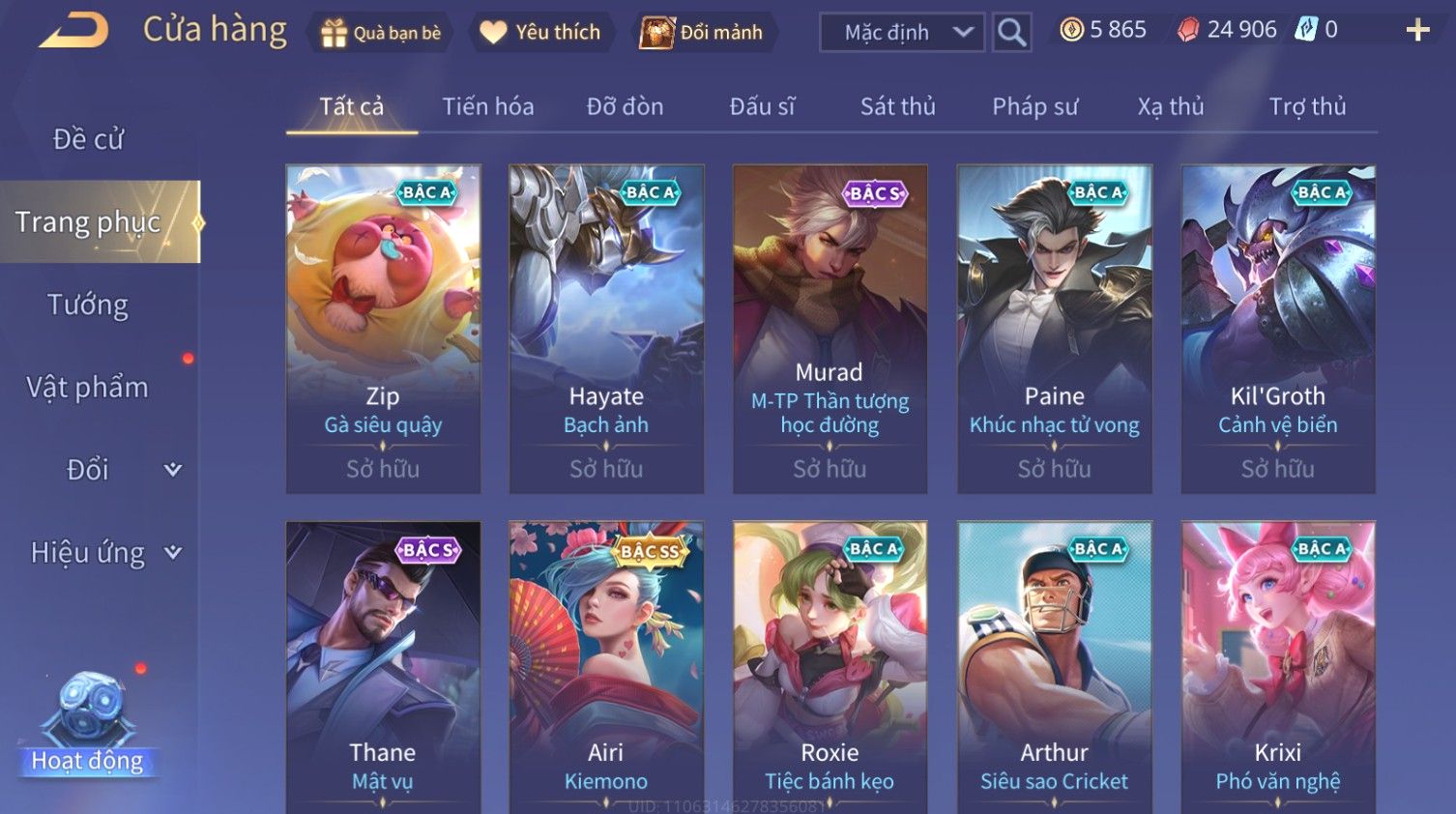Image resolution: width=1456 pixels, height=814 pixels.
Task: Open the Hoạt động events icon
Action: point(88,725)
